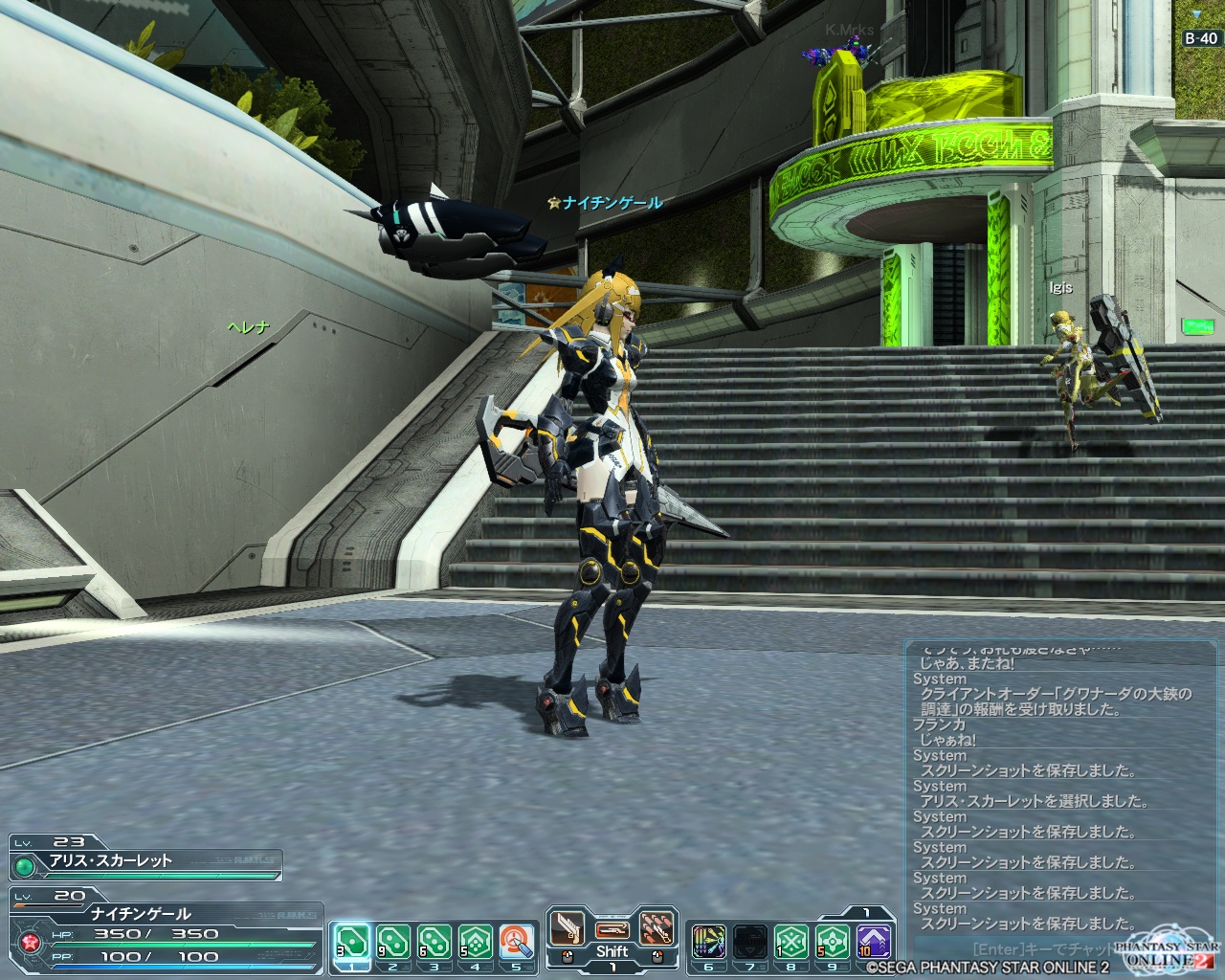Select the left-click sword attack icon

point(568,928)
